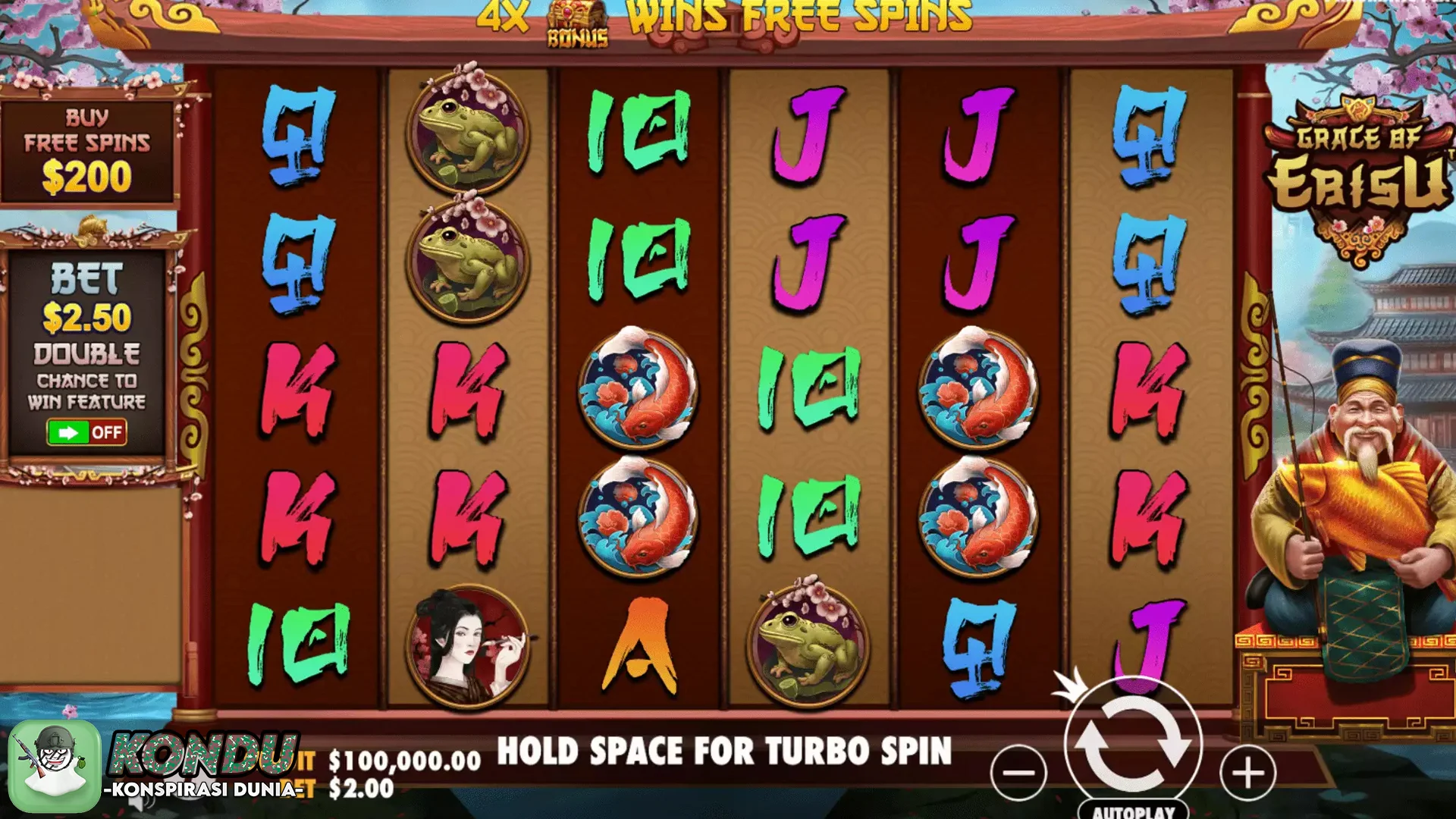1456x819 pixels.
Task: Increase the bet with the plus button
Action: 1247,773
